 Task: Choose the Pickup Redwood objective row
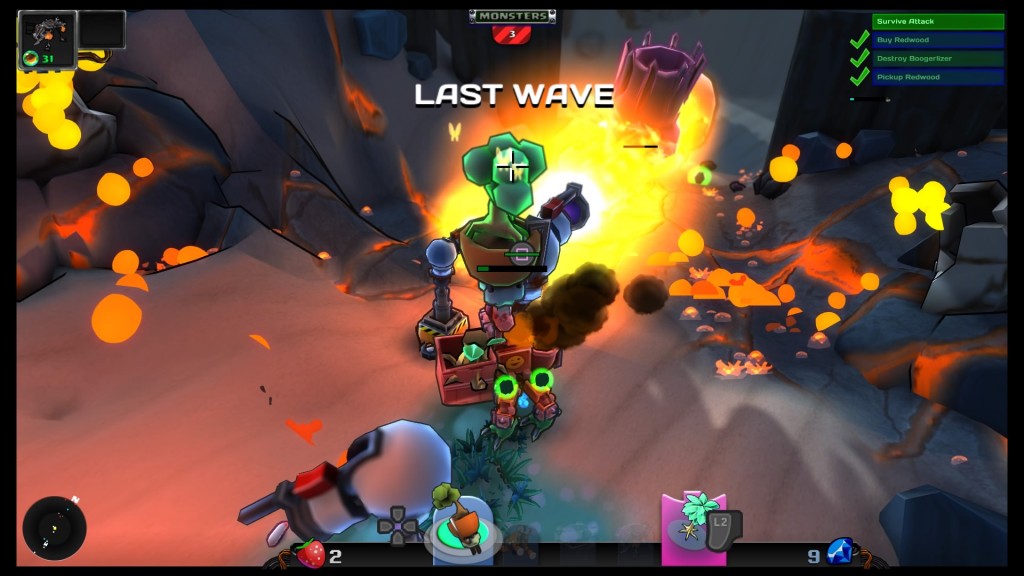click(937, 77)
